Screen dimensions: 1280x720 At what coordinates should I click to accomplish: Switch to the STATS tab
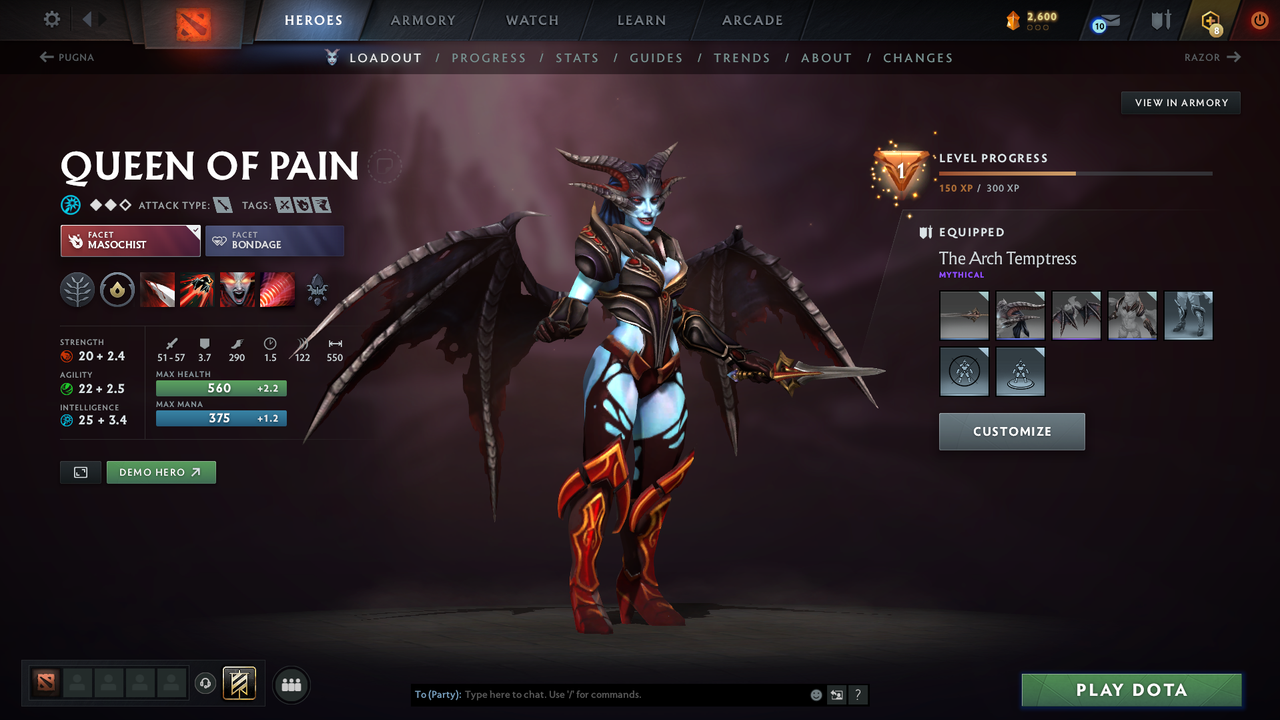[x=577, y=57]
